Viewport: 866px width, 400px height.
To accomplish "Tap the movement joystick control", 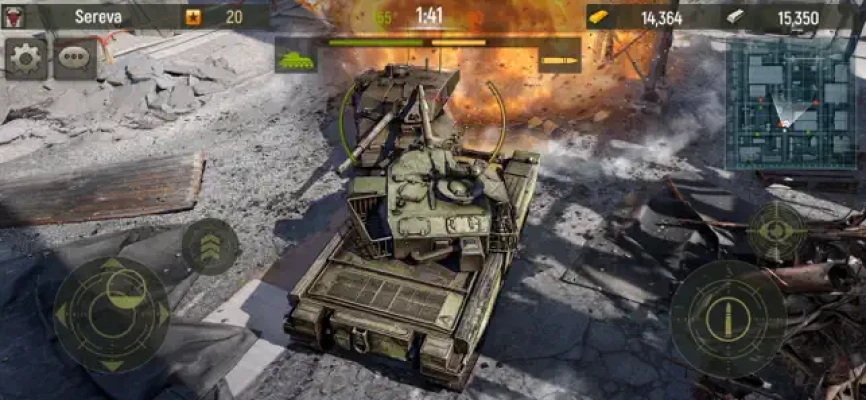I will tap(111, 314).
